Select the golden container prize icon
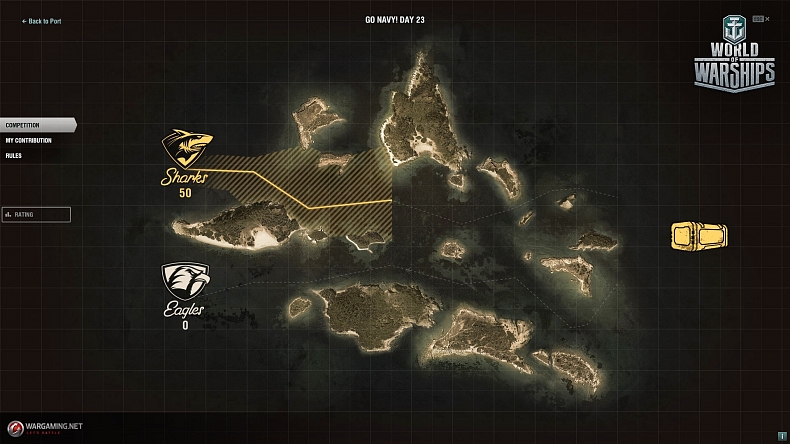790x444 pixels. click(x=698, y=236)
